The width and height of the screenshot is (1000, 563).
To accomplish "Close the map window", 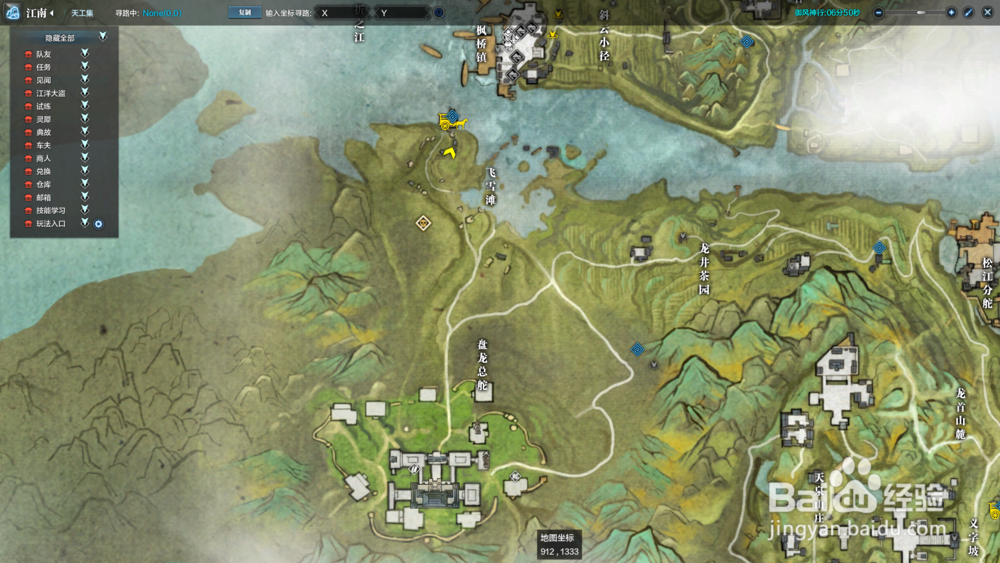I will [x=987, y=13].
